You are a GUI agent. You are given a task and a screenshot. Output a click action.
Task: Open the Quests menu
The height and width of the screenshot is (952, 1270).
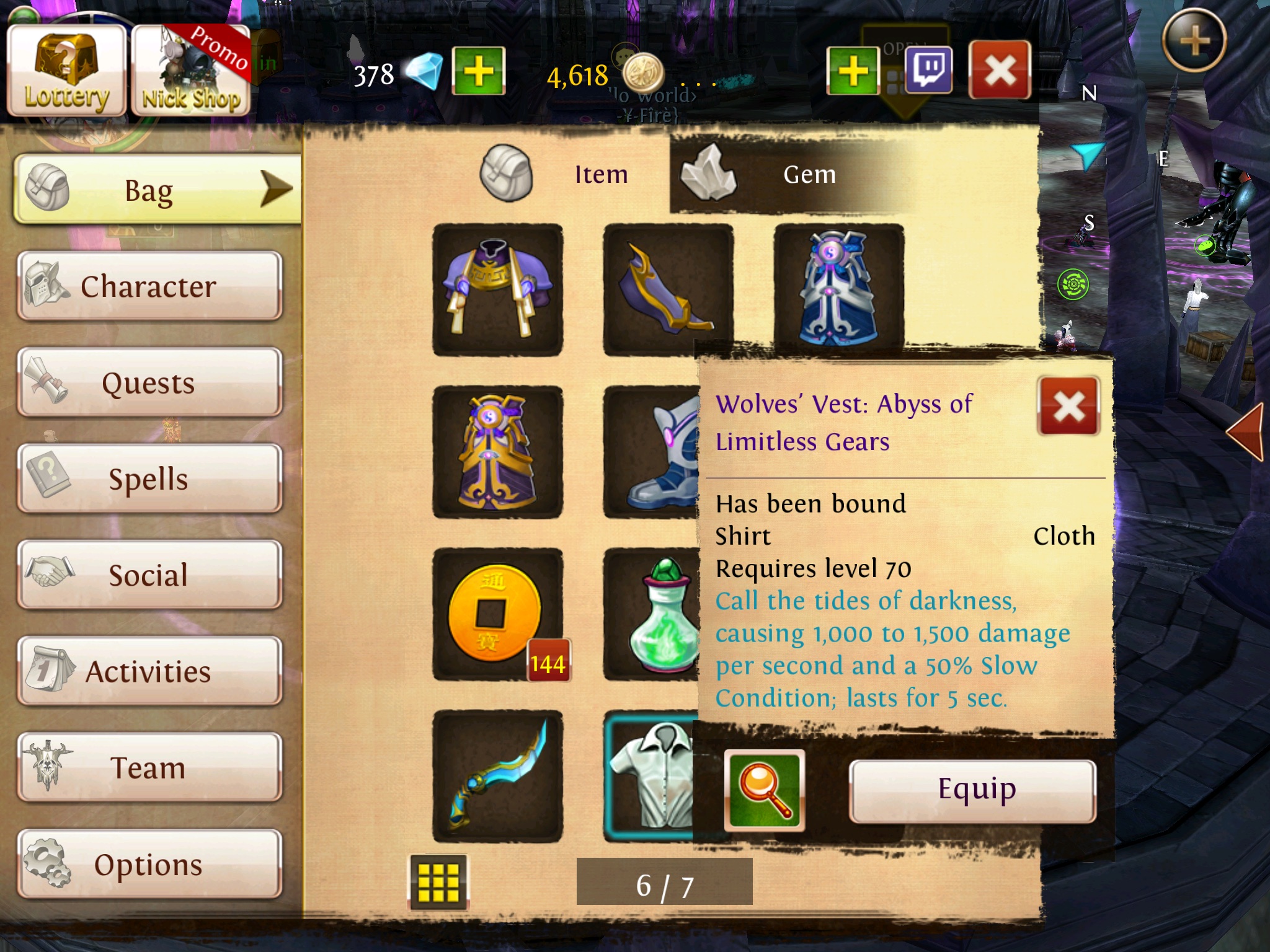[x=149, y=382]
